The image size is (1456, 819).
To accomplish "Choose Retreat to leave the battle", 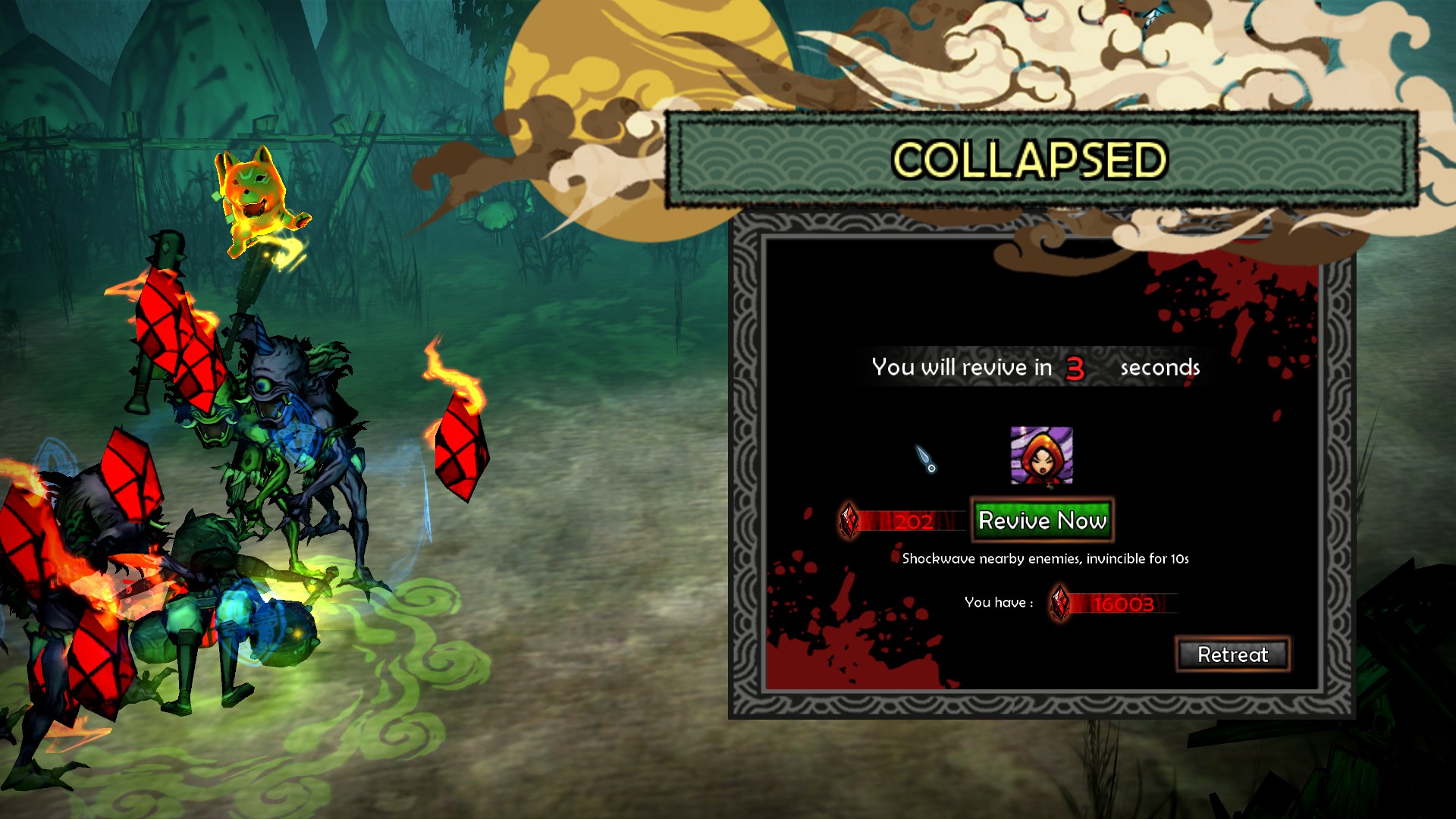I will 1232,654.
